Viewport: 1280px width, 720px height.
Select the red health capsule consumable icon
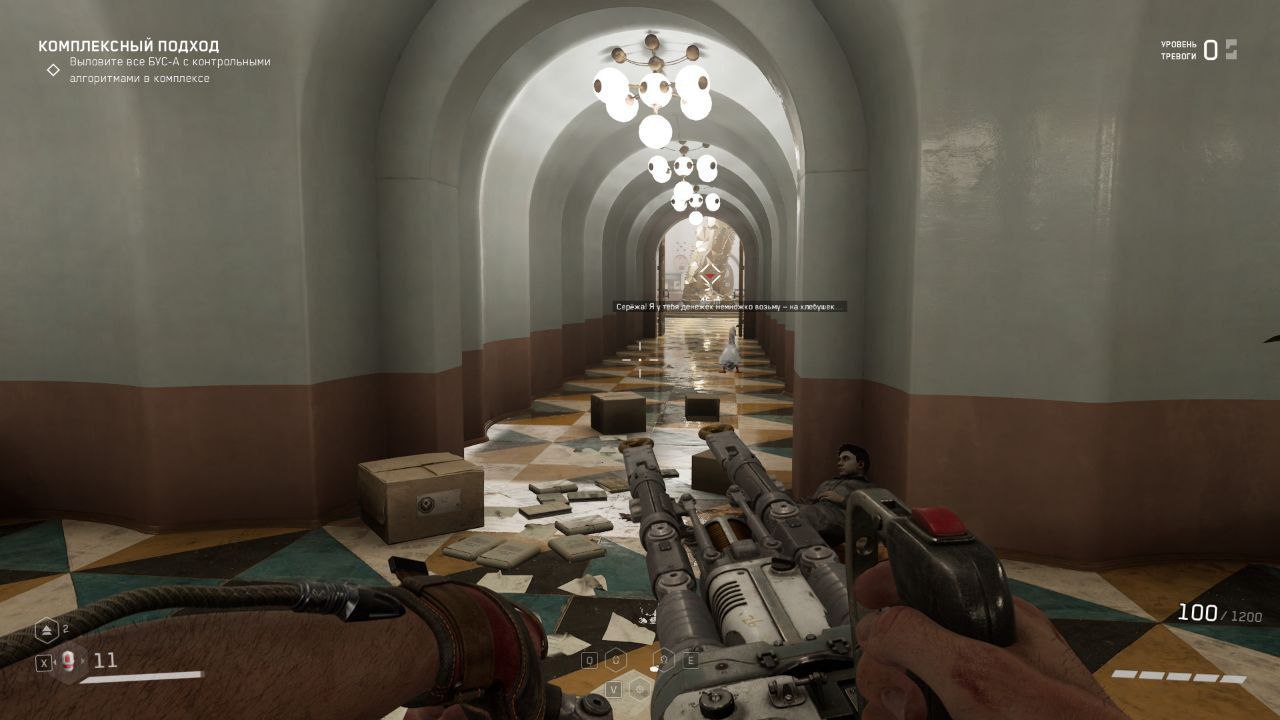point(68,661)
